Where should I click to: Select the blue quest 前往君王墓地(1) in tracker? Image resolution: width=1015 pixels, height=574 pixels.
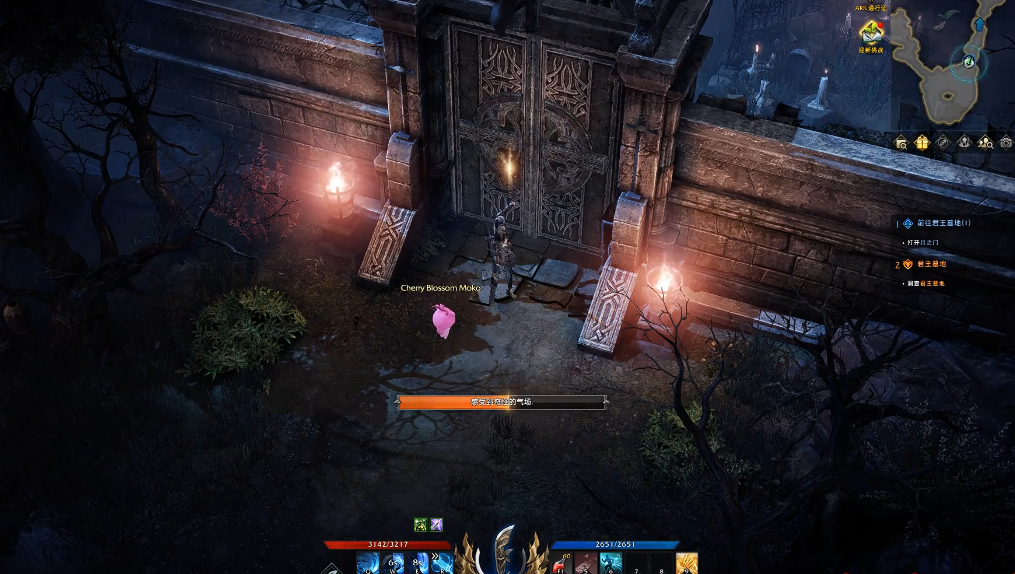(x=944, y=224)
